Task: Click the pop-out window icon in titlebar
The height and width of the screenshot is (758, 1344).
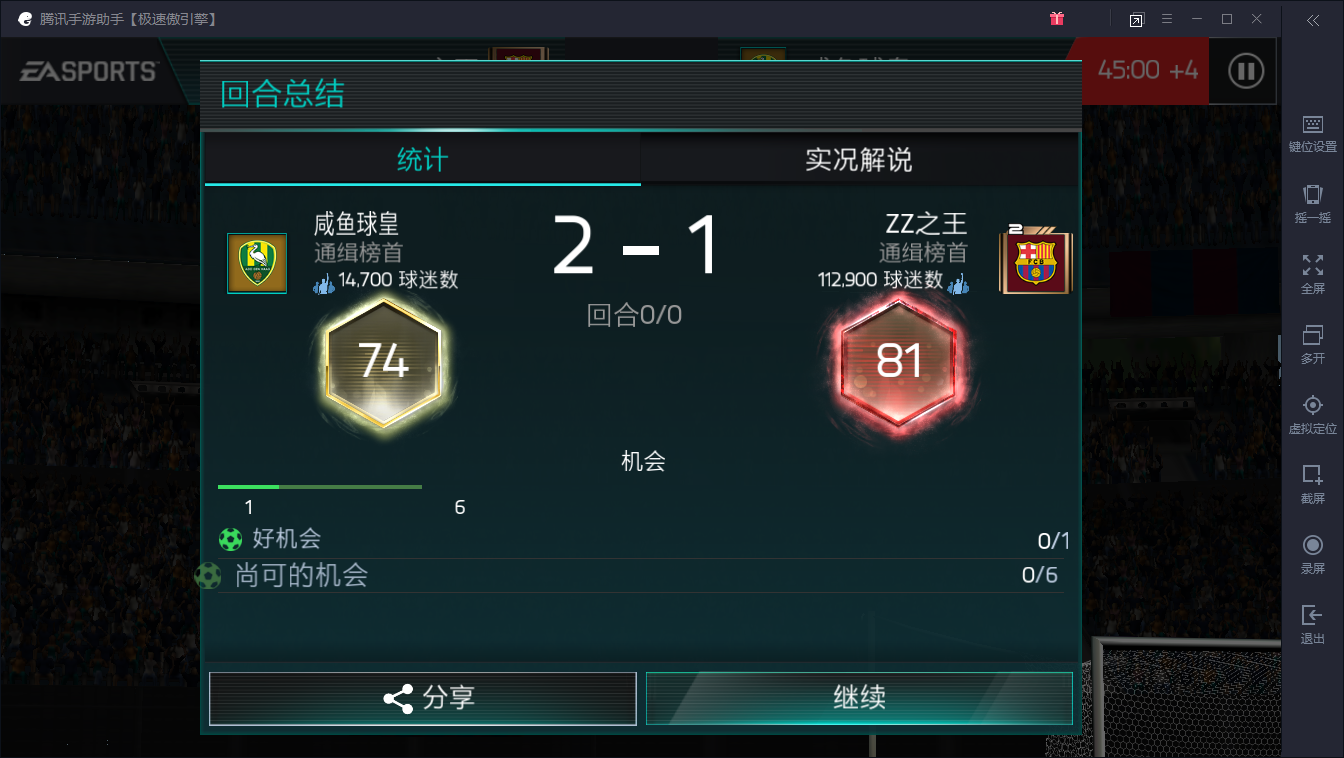Action: pyautogui.click(x=1136, y=18)
